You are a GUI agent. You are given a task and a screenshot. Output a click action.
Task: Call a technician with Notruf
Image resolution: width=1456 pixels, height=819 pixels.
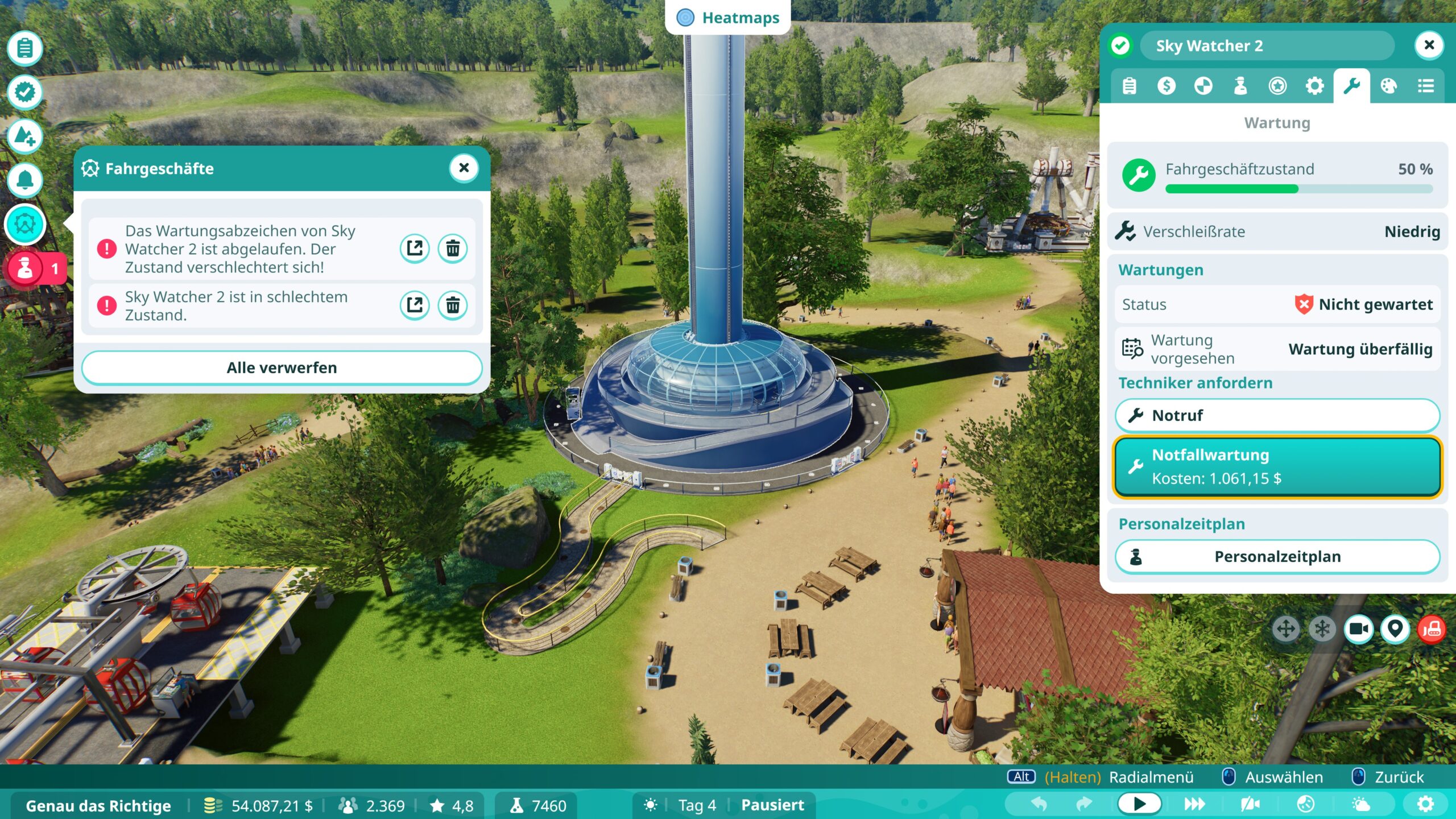click(x=1277, y=415)
